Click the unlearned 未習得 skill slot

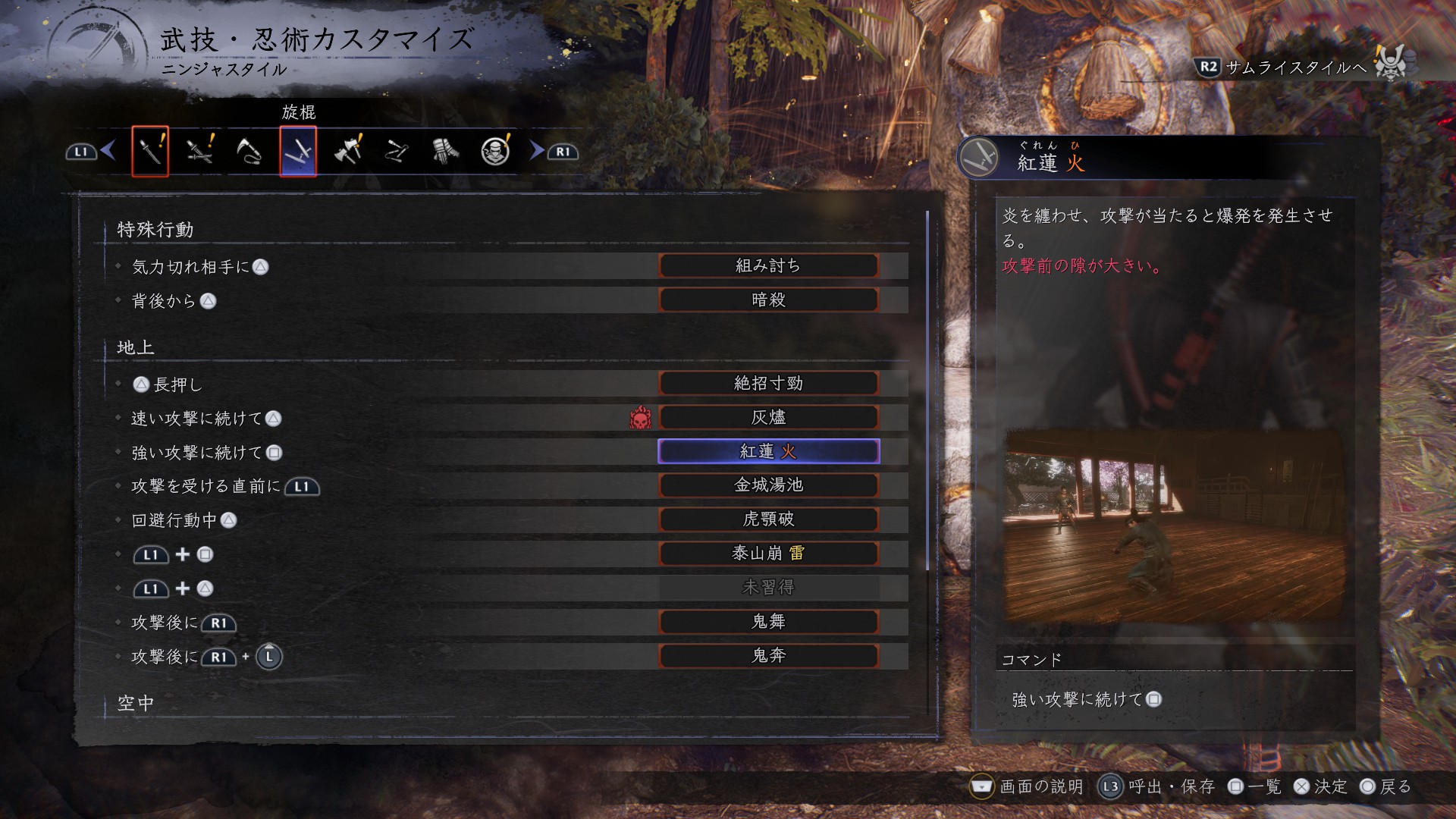click(x=768, y=588)
